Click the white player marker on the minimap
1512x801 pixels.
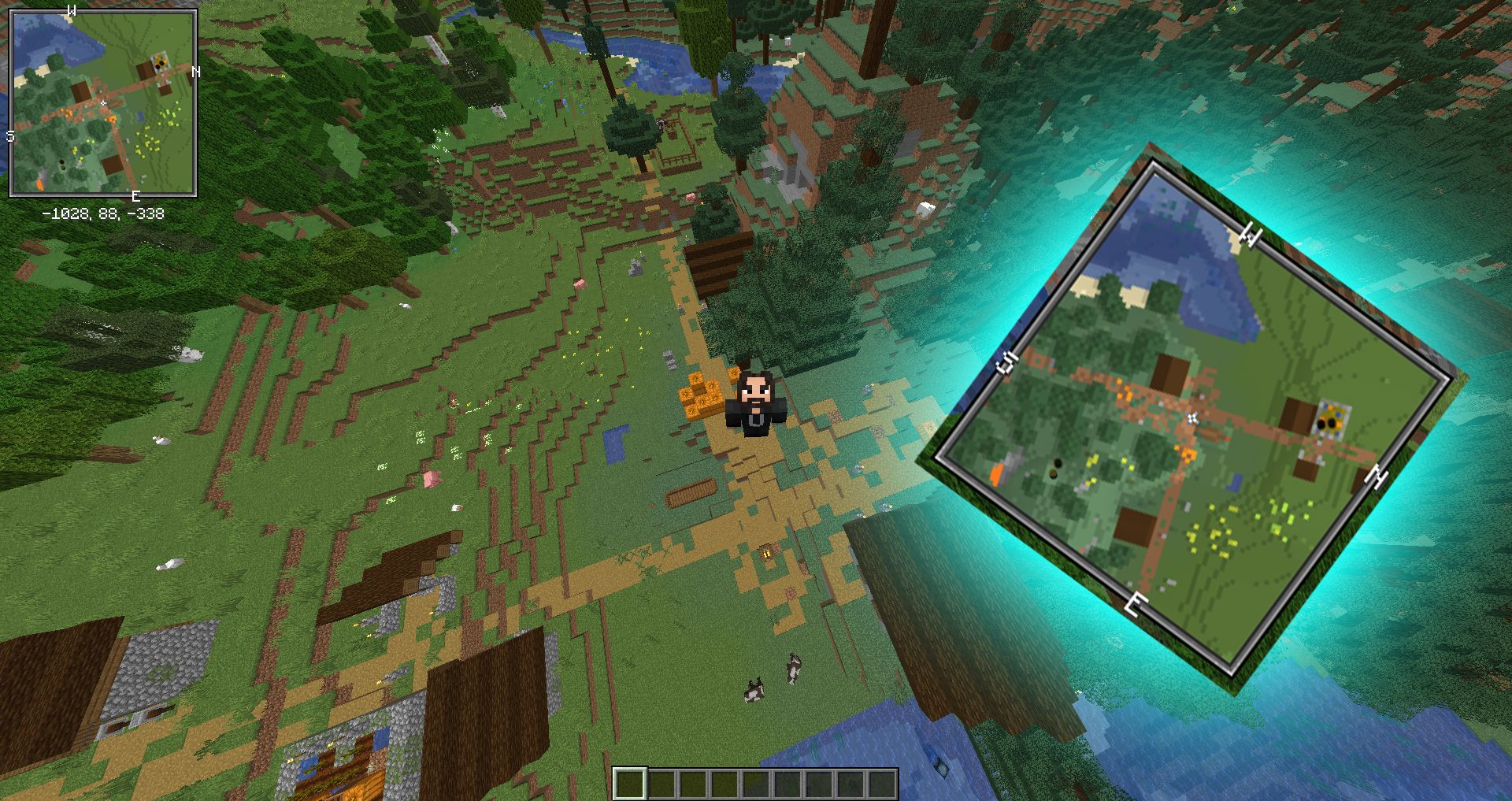tap(103, 103)
